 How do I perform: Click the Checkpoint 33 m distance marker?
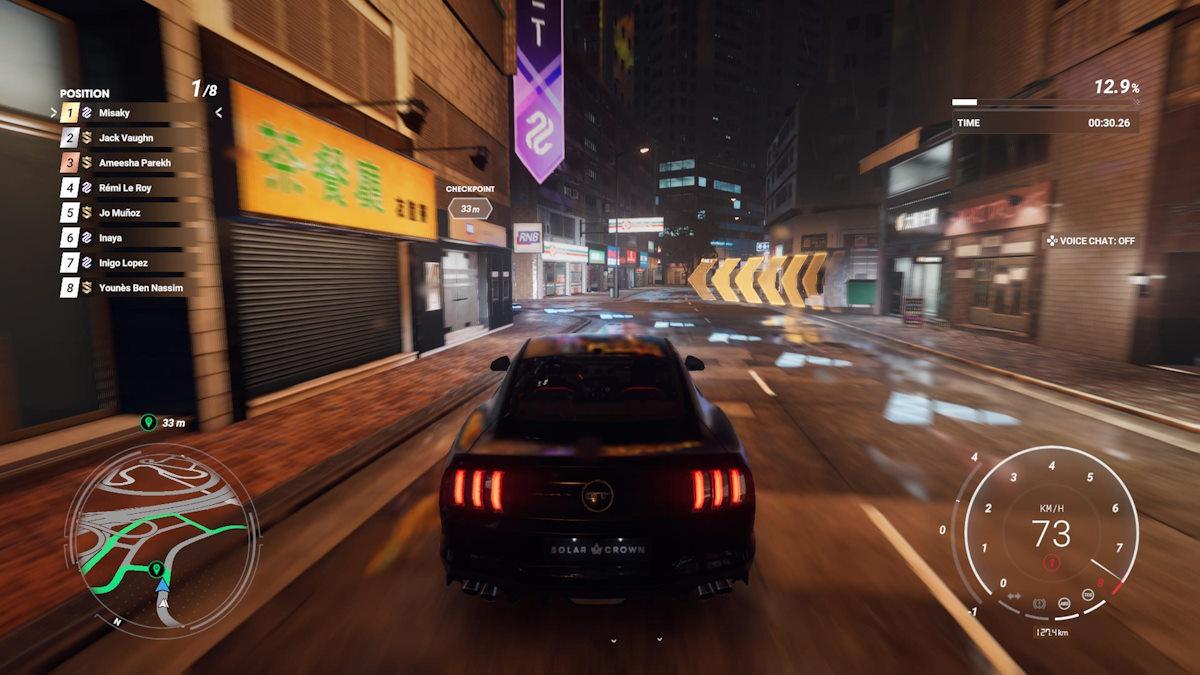point(469,208)
